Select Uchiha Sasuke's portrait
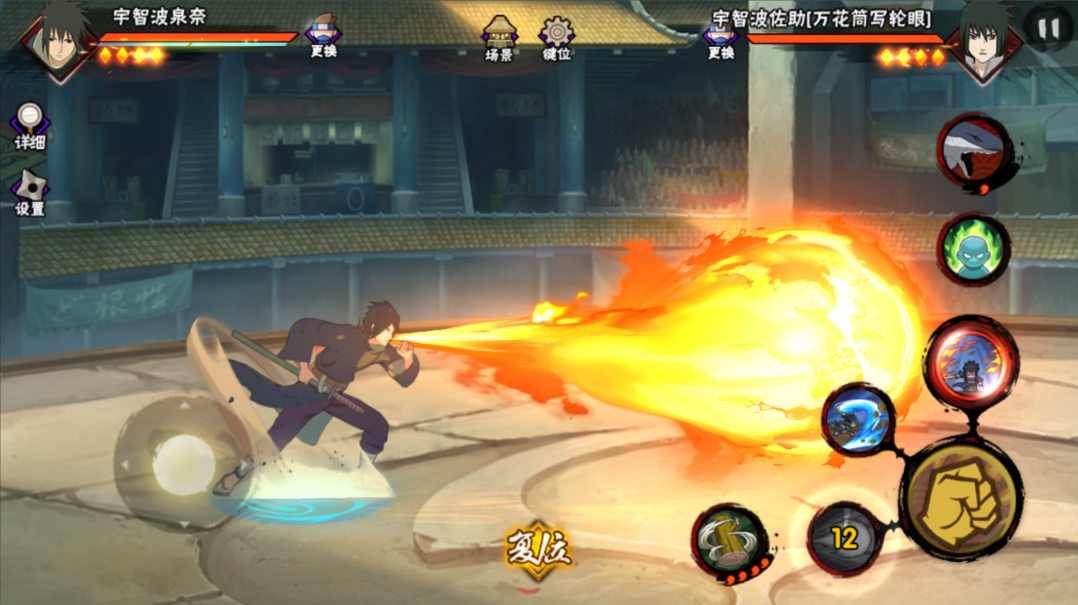This screenshot has width=1078, height=605. point(986,42)
